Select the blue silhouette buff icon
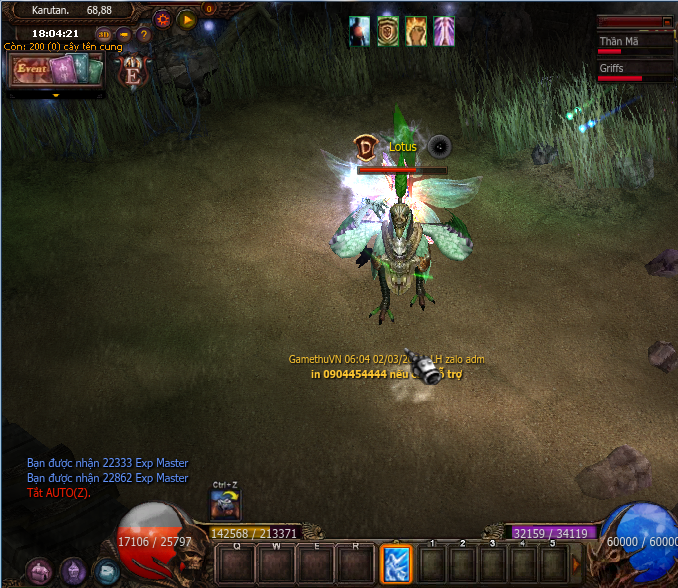This screenshot has height=588, width=678. (360, 31)
